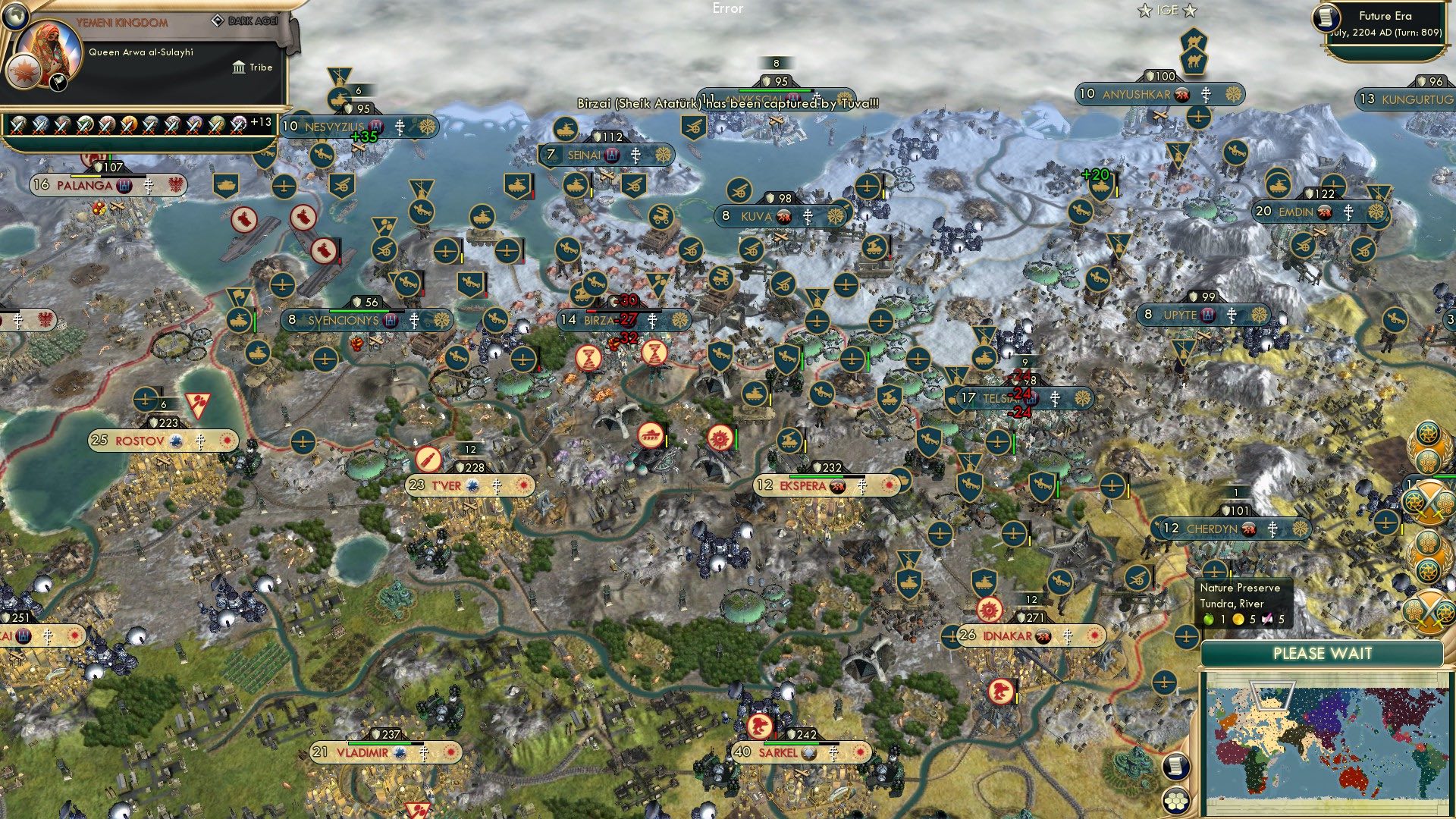This screenshot has height=819, width=1456.
Task: Click the PLEASE WAIT banner
Action: (1323, 653)
